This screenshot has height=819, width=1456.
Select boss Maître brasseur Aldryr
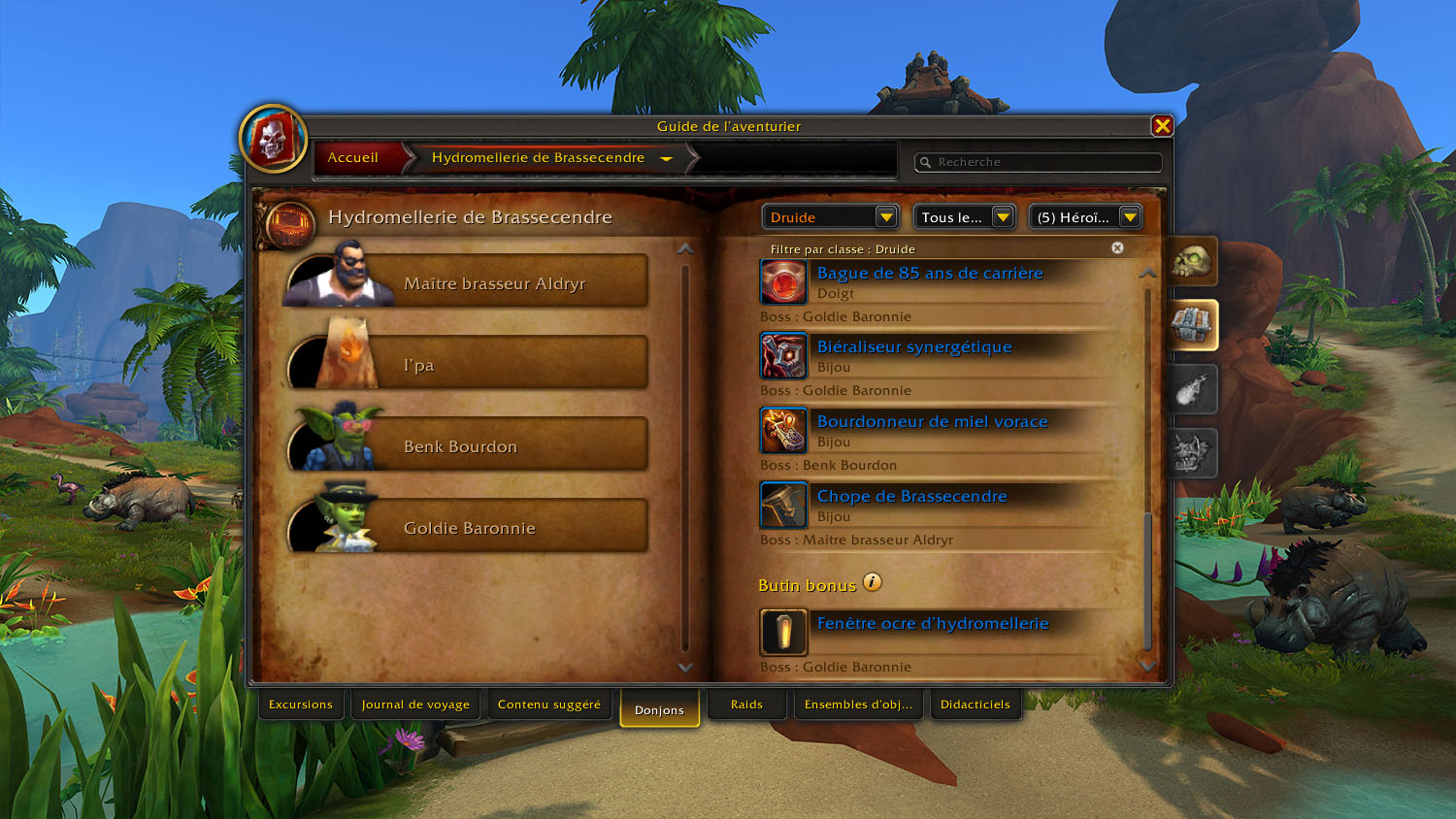(493, 283)
